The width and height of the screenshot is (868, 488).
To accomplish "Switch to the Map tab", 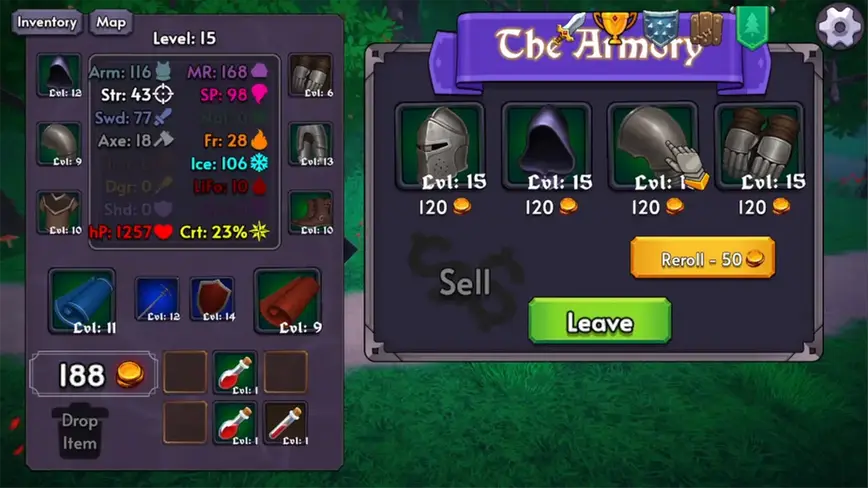I will point(111,22).
